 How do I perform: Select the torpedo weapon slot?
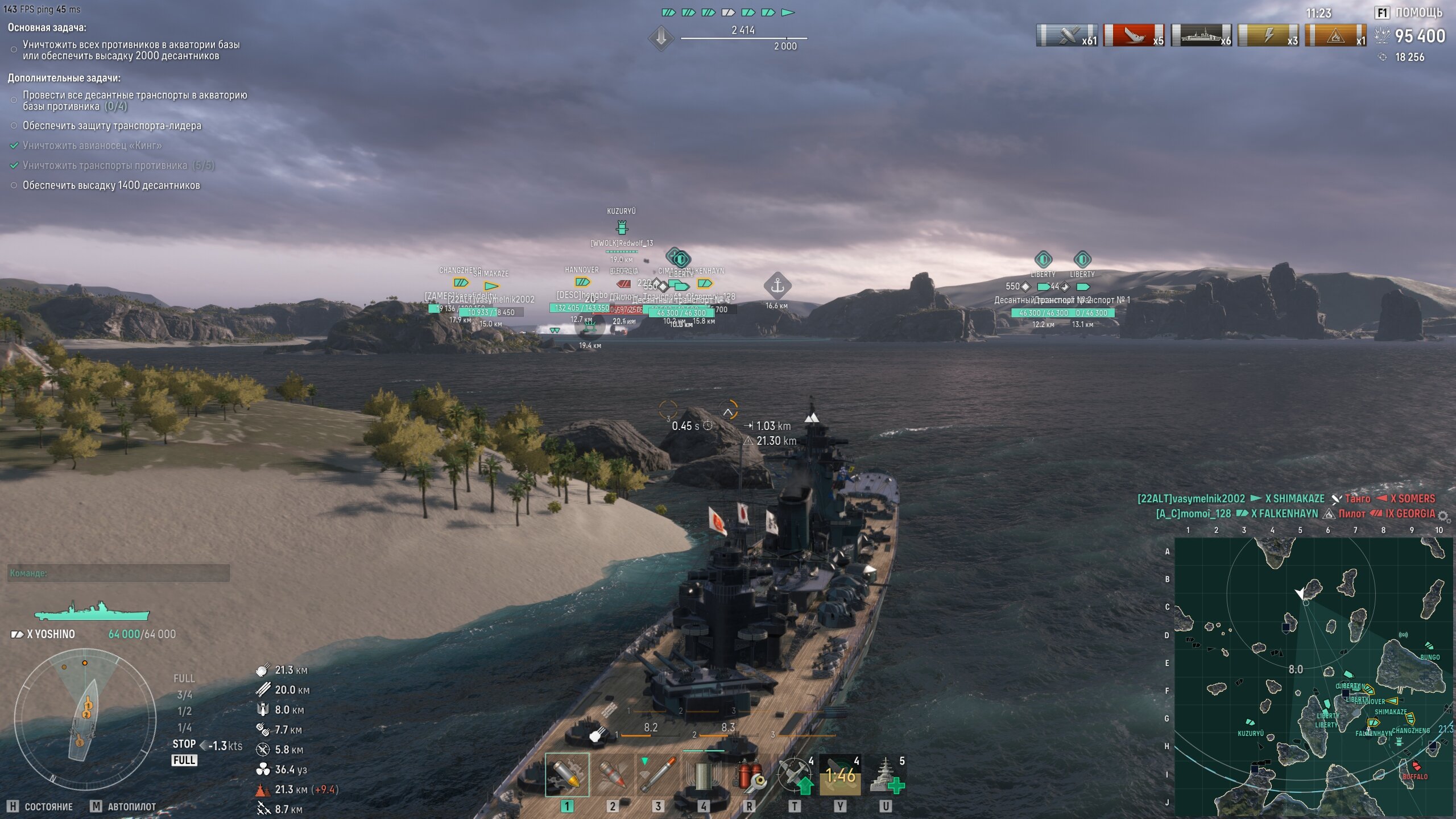pyautogui.click(x=657, y=775)
